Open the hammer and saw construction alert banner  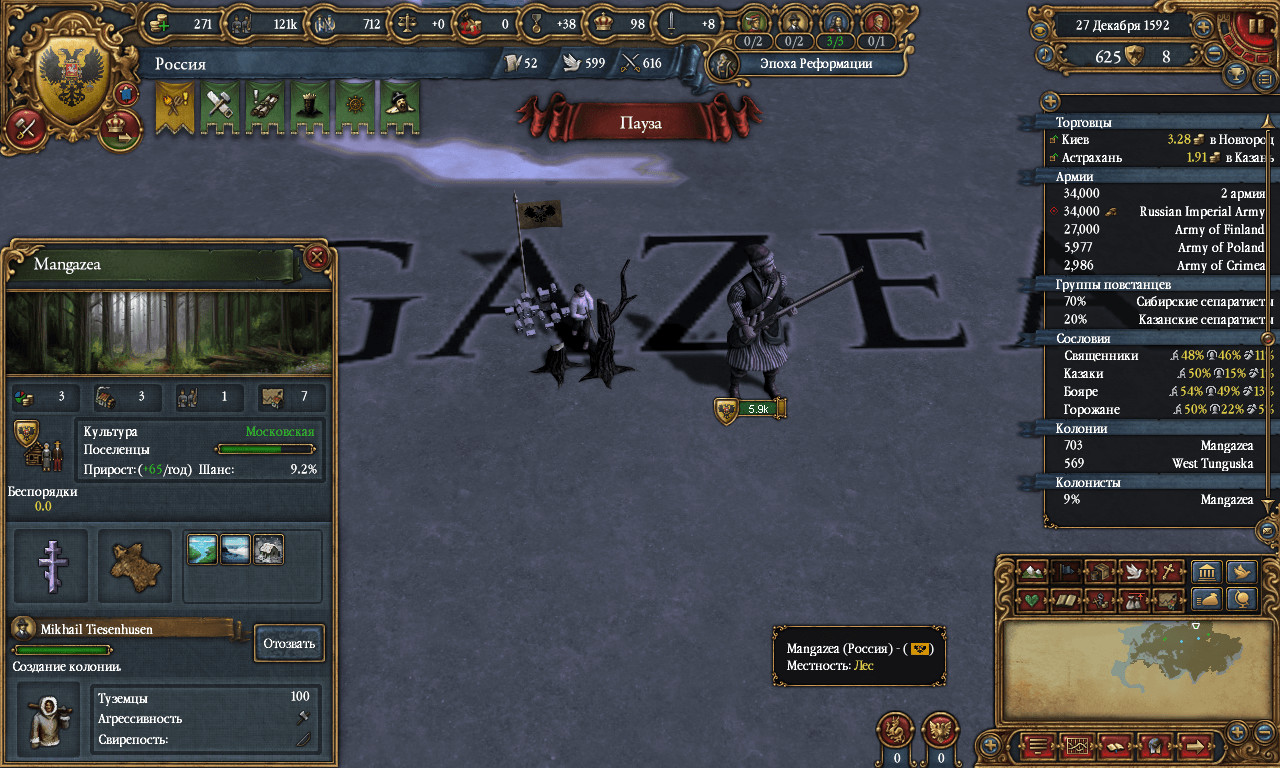220,106
